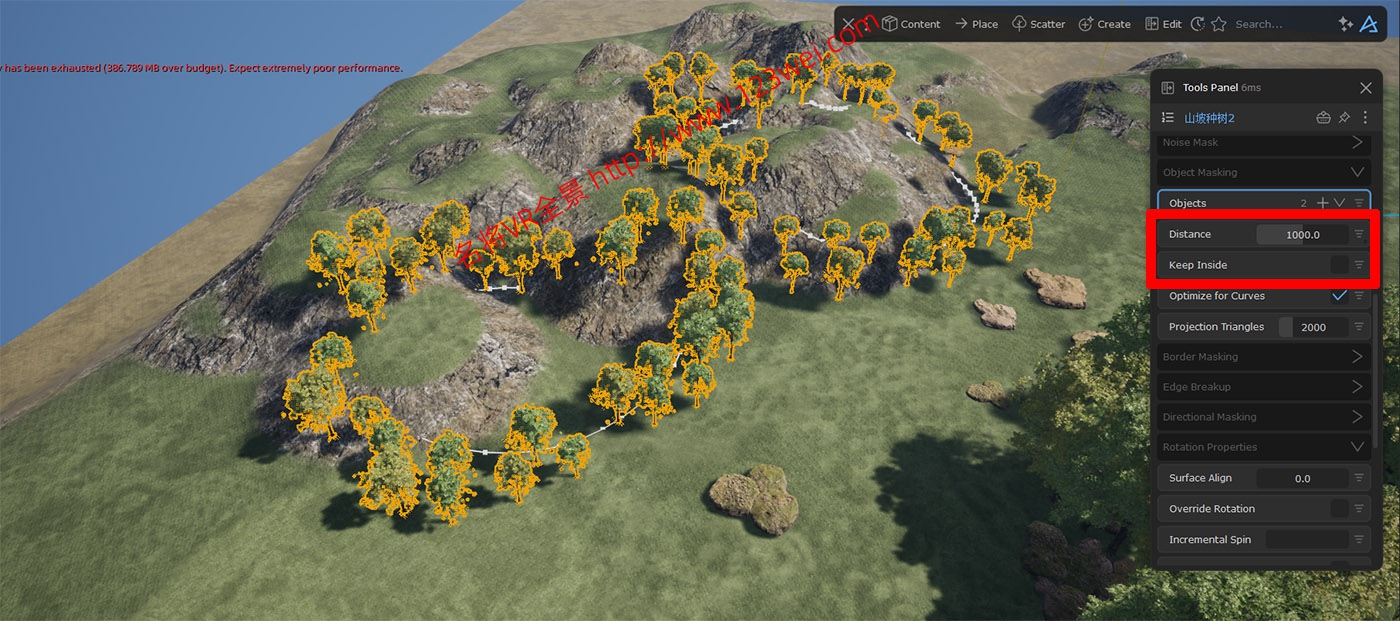Screen dimensions: 1400x621
Task: Enable the Keep Inside checkbox
Action: click(x=1339, y=265)
